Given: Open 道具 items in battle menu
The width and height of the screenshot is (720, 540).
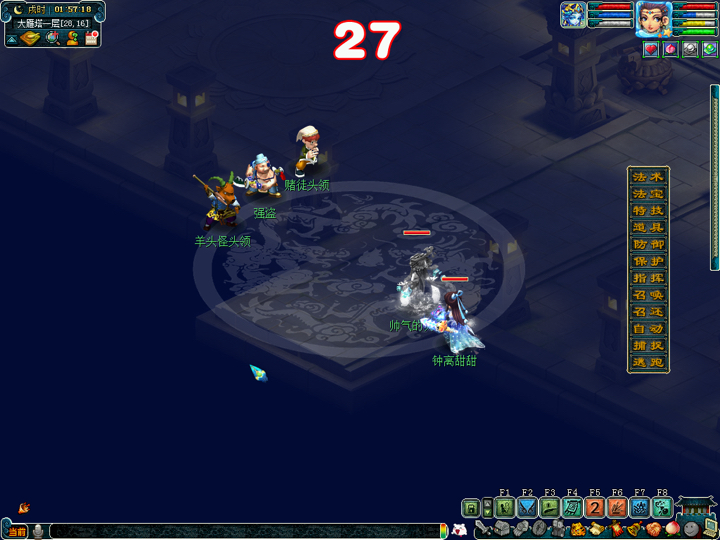Looking at the screenshot, I should [648, 227].
